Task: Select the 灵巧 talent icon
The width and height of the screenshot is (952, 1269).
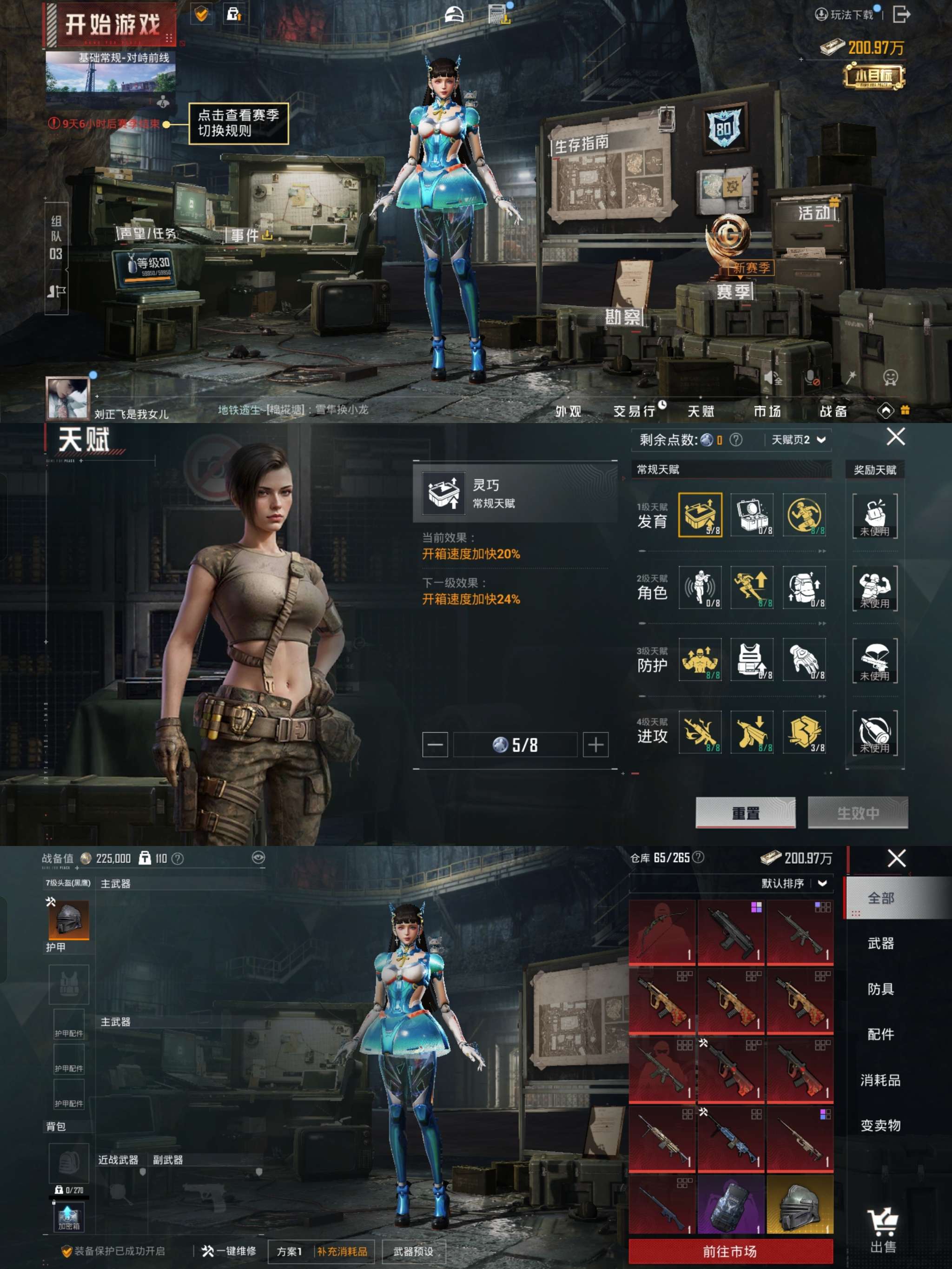Action: pos(700,515)
